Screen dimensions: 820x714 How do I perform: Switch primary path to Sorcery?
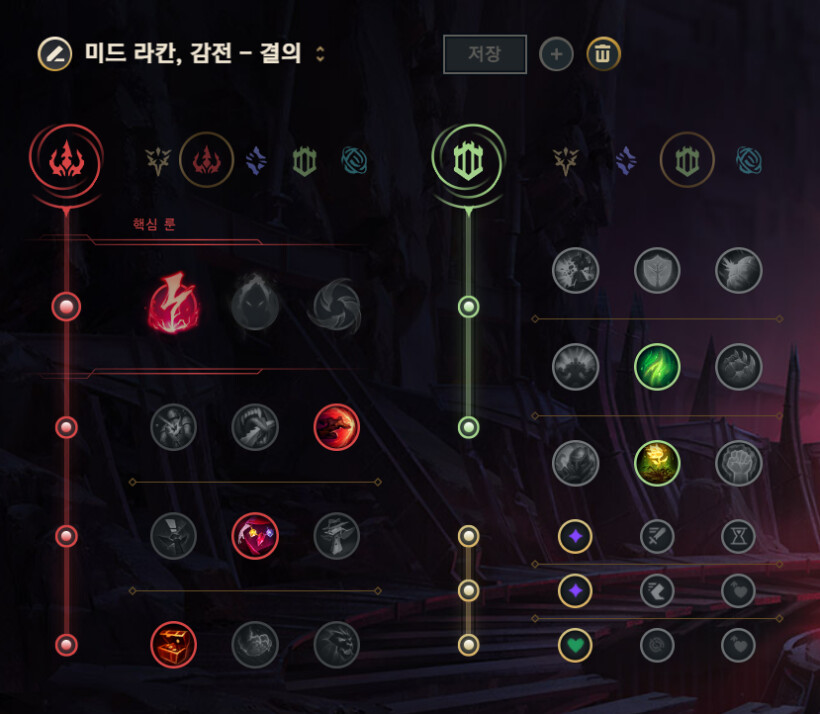pos(256,160)
